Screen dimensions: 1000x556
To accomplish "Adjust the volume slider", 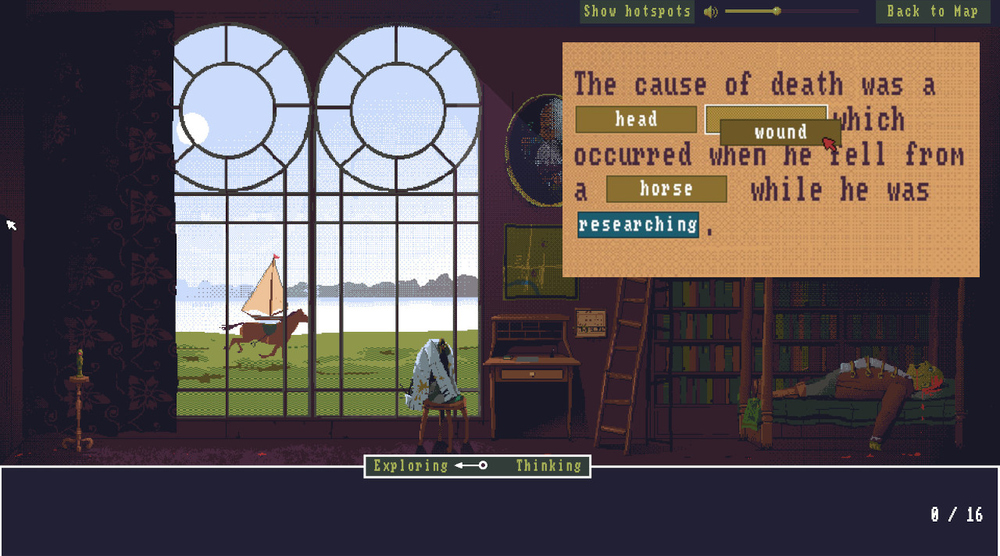I will coord(777,11).
